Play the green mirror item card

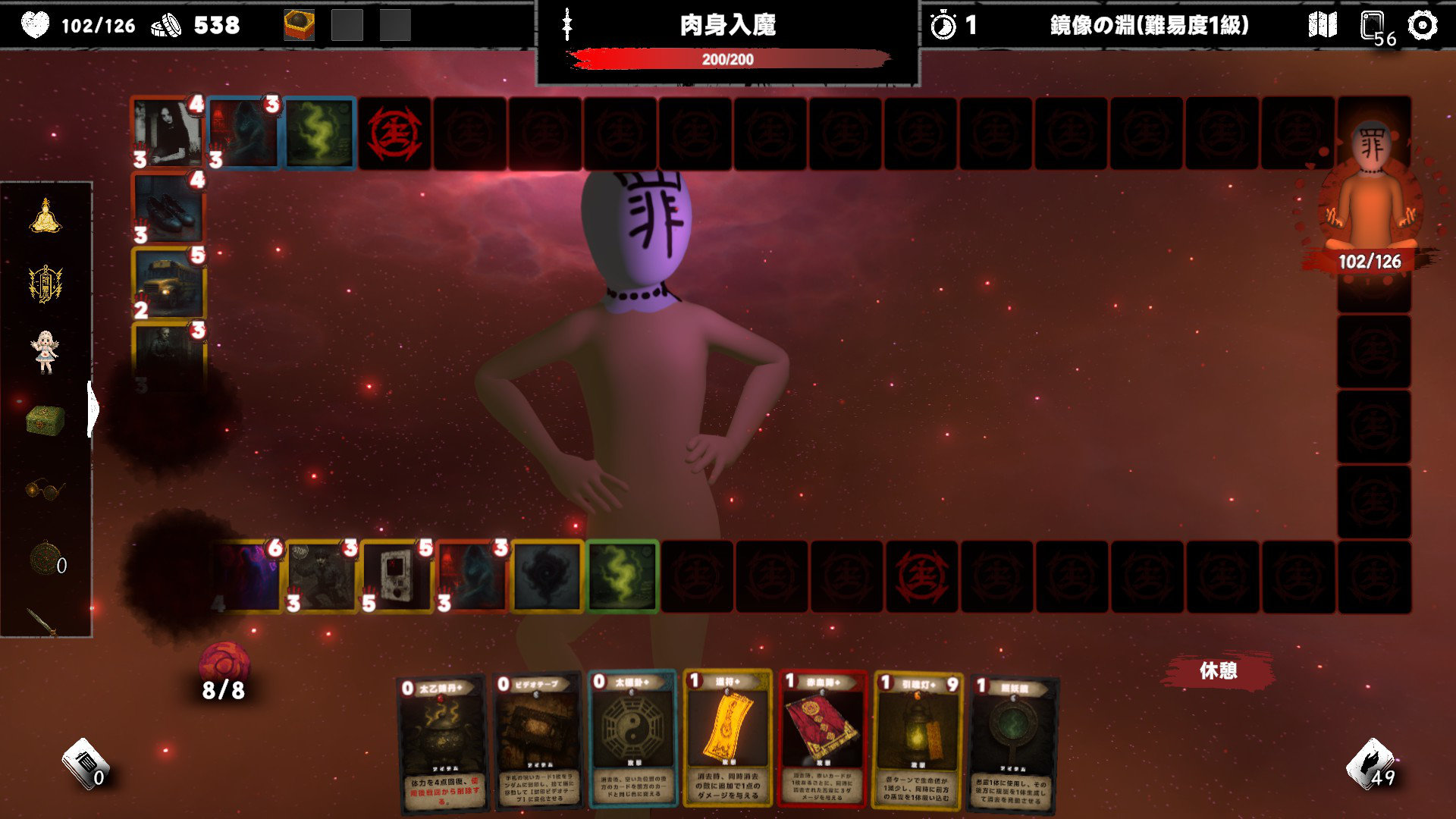(x=1013, y=745)
